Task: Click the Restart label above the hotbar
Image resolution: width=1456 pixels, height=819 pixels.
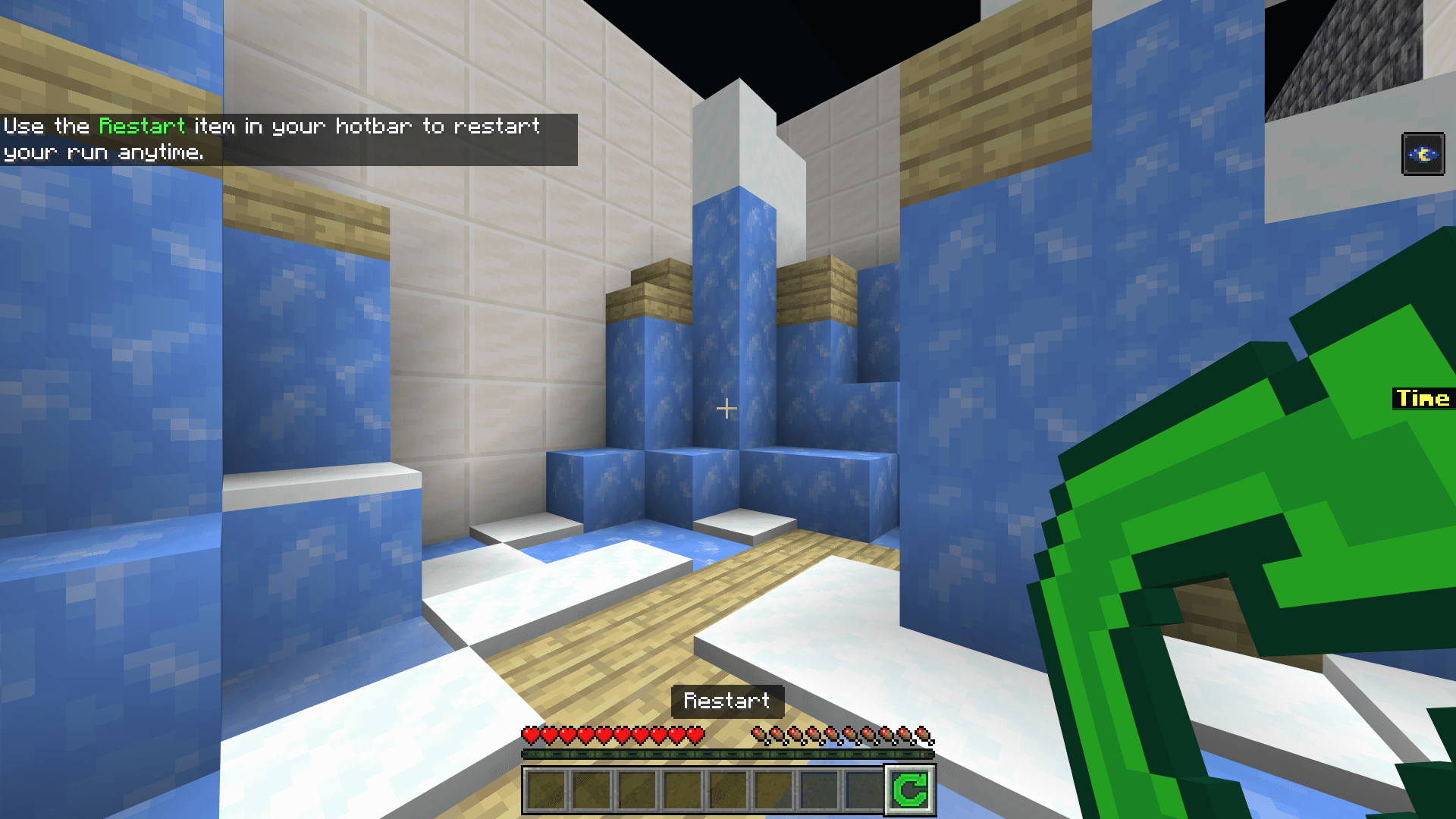Action: point(726,701)
